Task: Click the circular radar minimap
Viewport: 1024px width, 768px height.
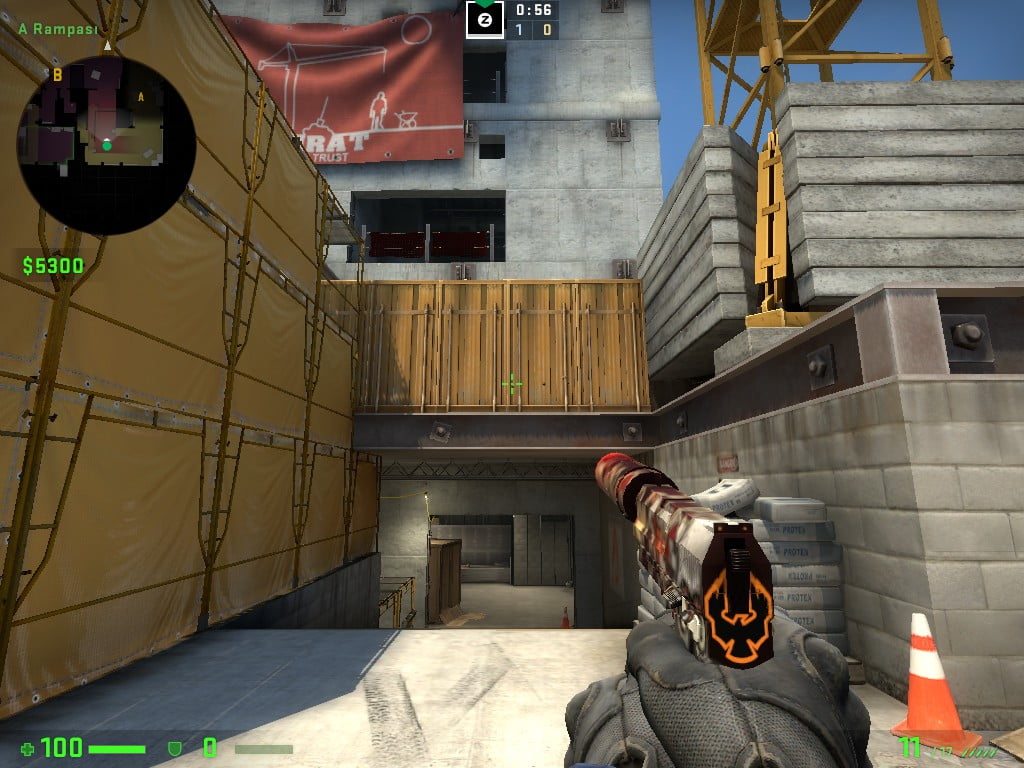Action: [x=106, y=145]
